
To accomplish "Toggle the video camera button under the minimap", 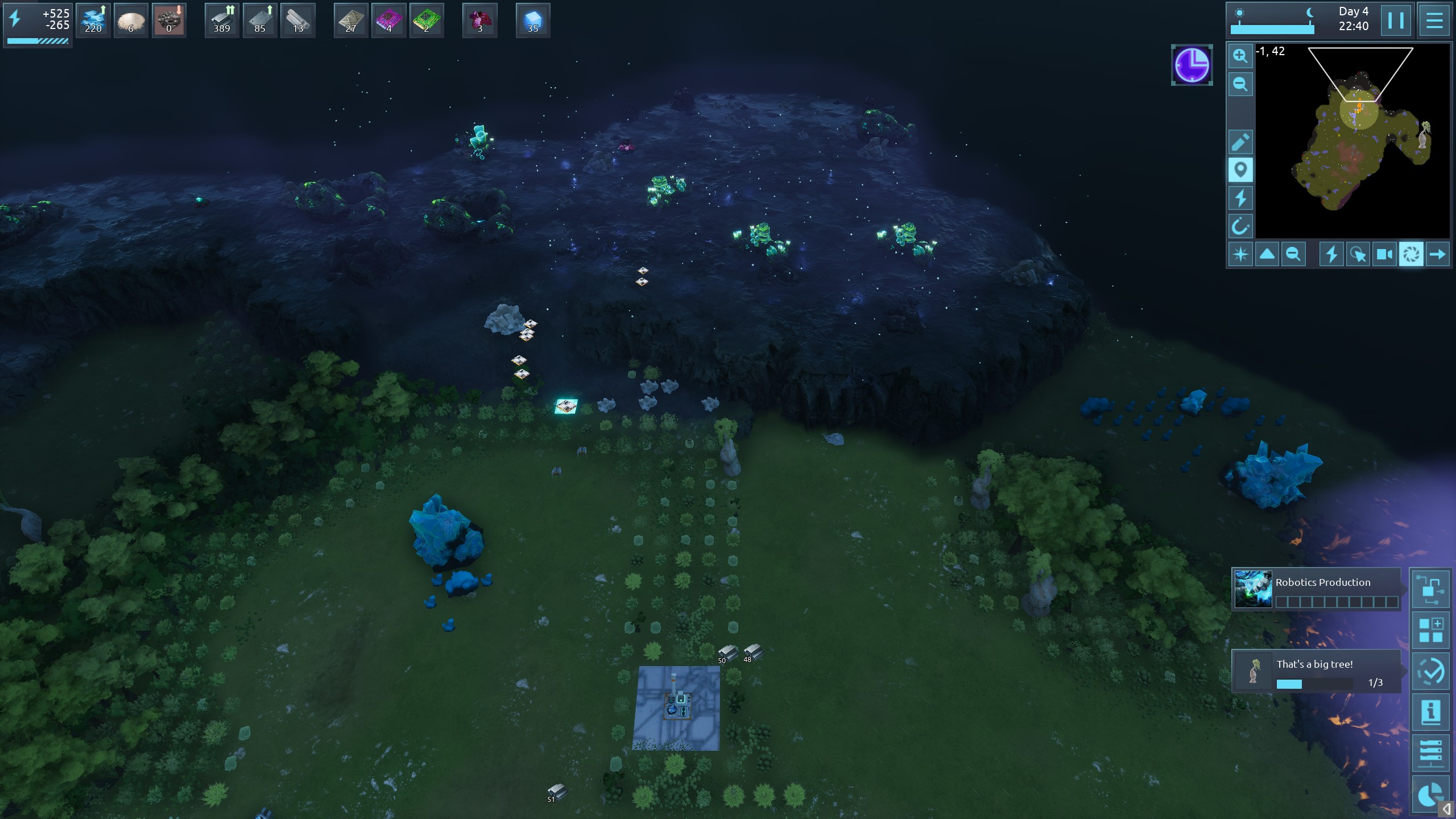I will [1384, 254].
